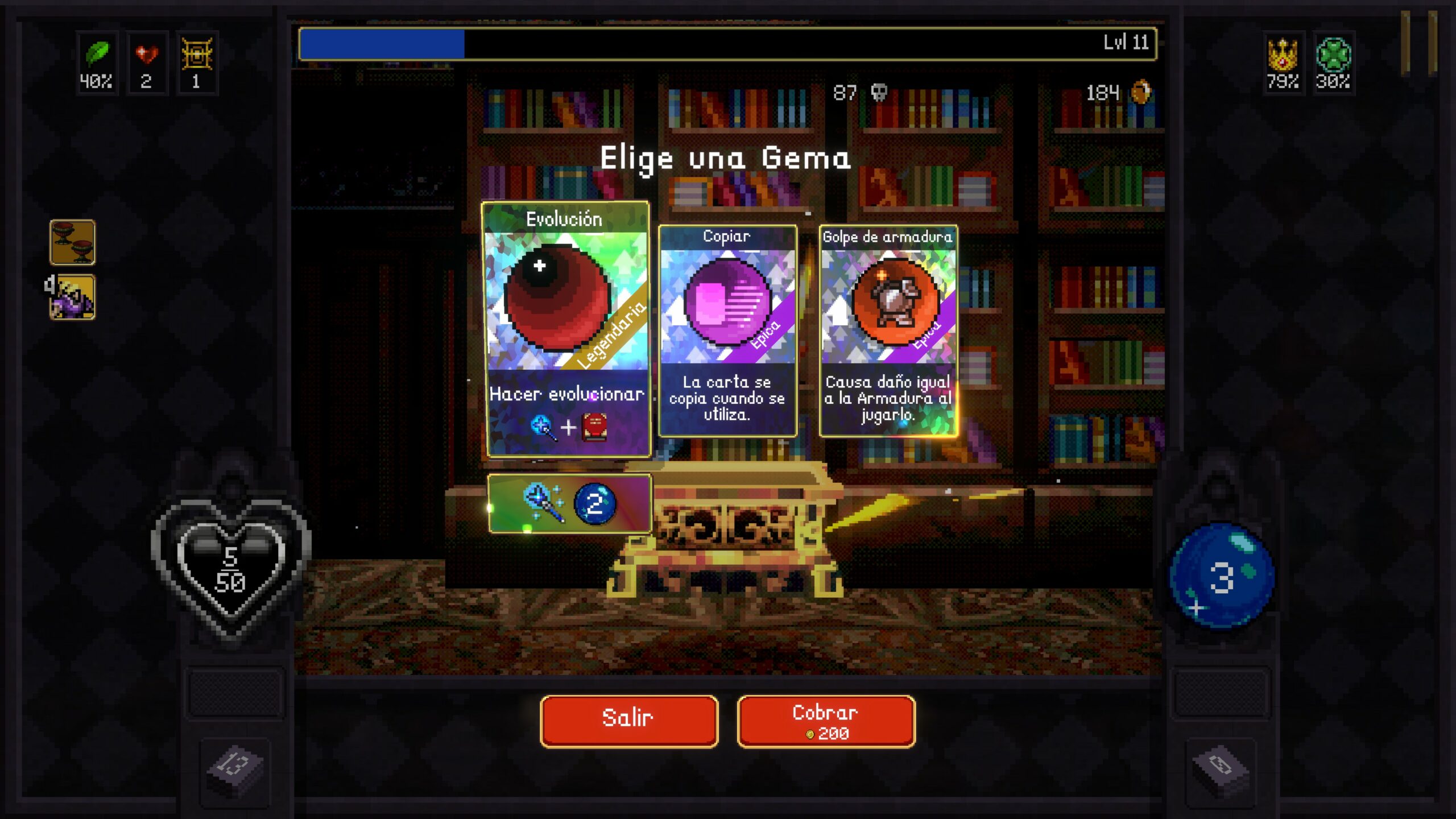
Task: Select the Copiar epic gem card
Action: tap(727, 331)
